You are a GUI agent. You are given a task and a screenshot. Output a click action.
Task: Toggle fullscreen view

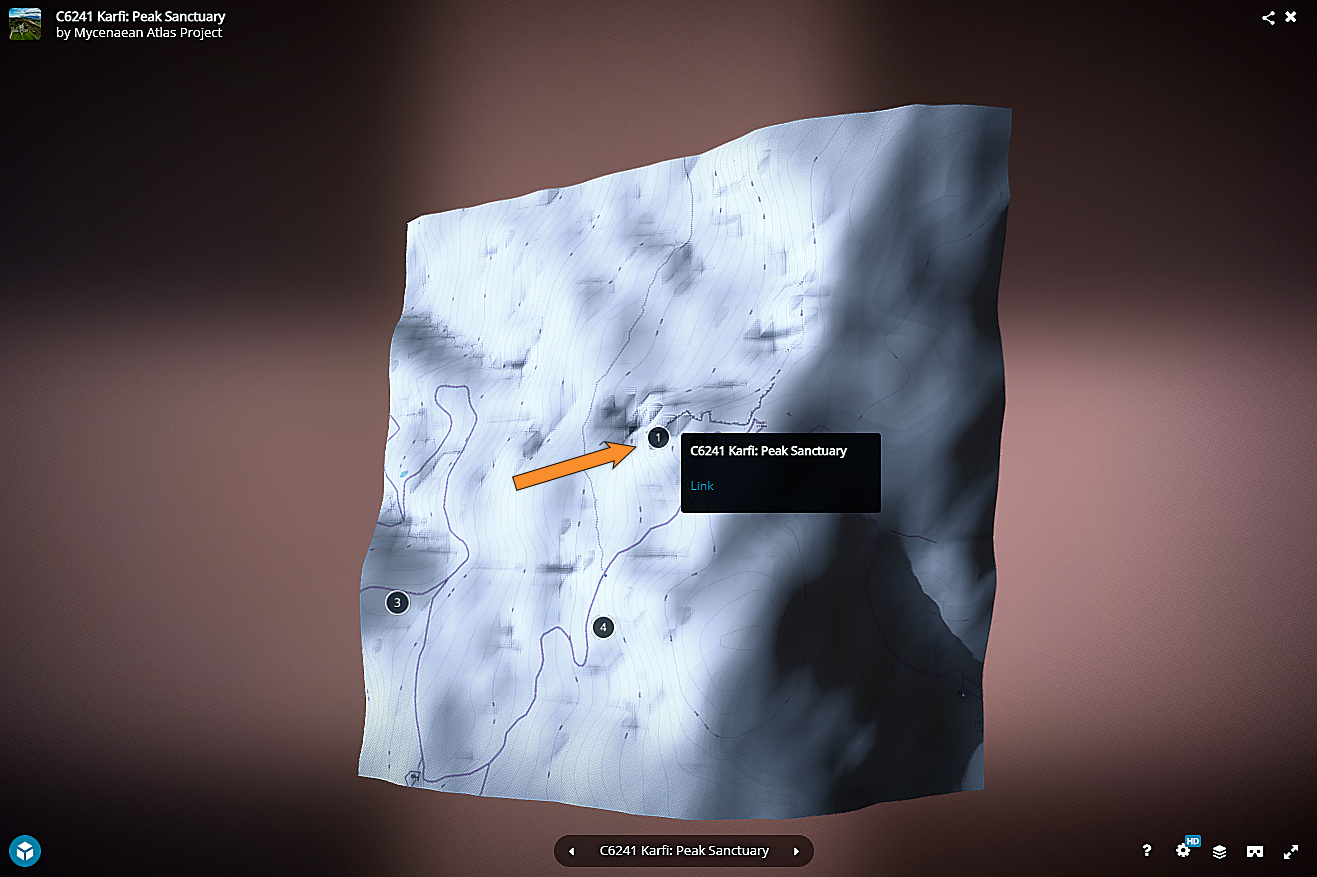pyautogui.click(x=1291, y=851)
